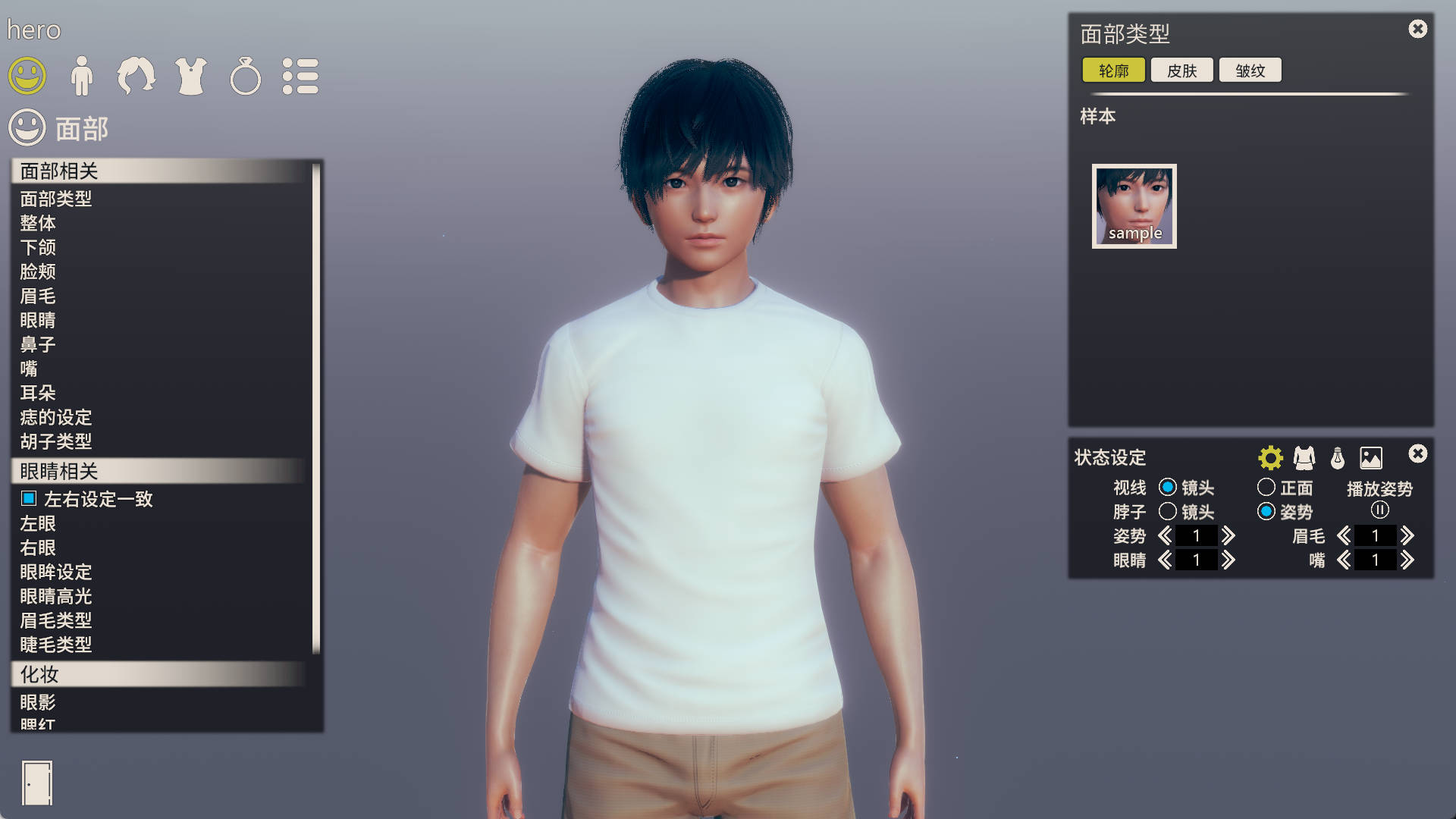
Task: Advance 姿势 to next value with right arrows
Action: coord(1228,535)
